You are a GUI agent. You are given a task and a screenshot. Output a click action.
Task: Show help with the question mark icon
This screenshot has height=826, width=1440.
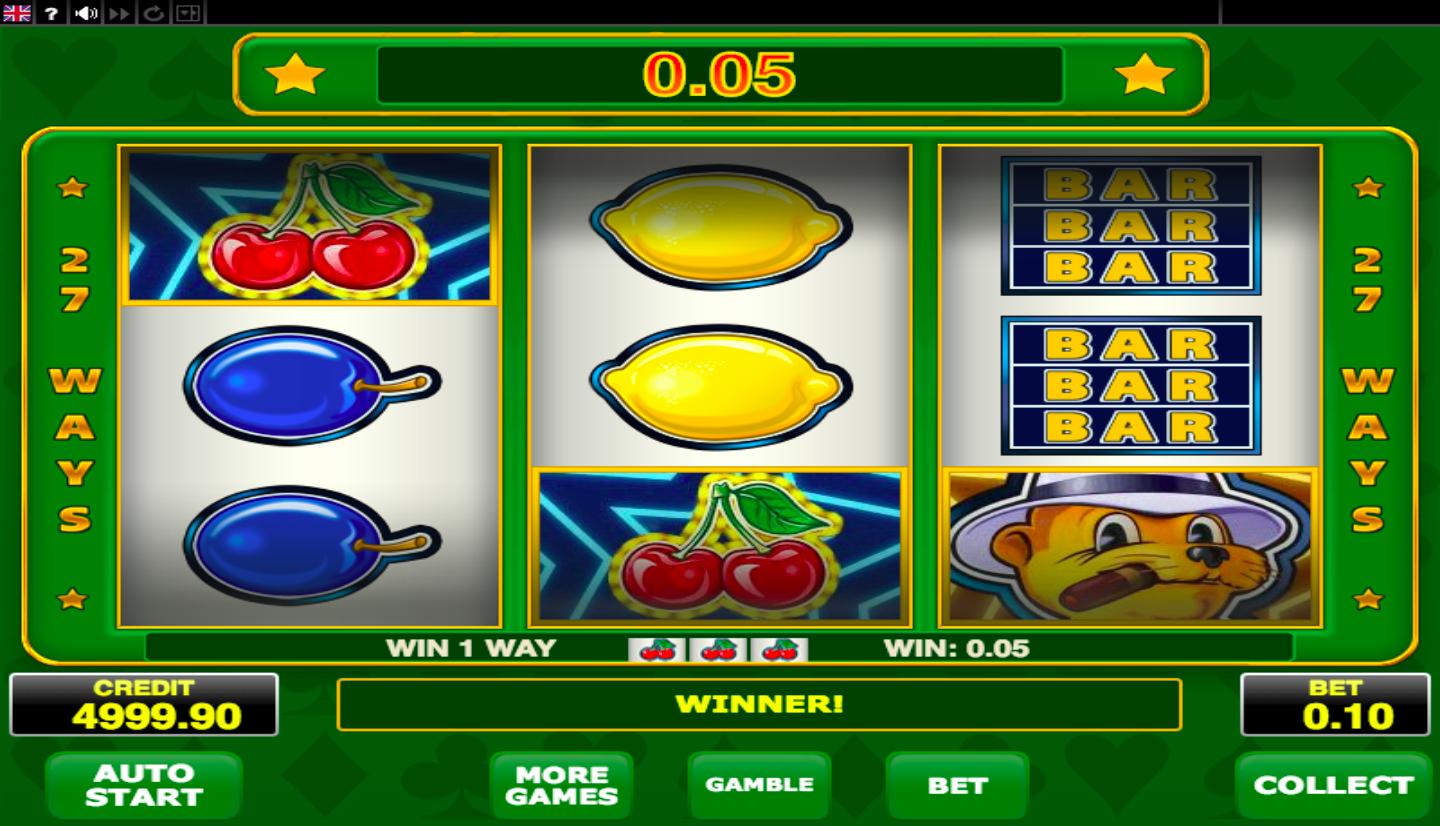pos(51,13)
